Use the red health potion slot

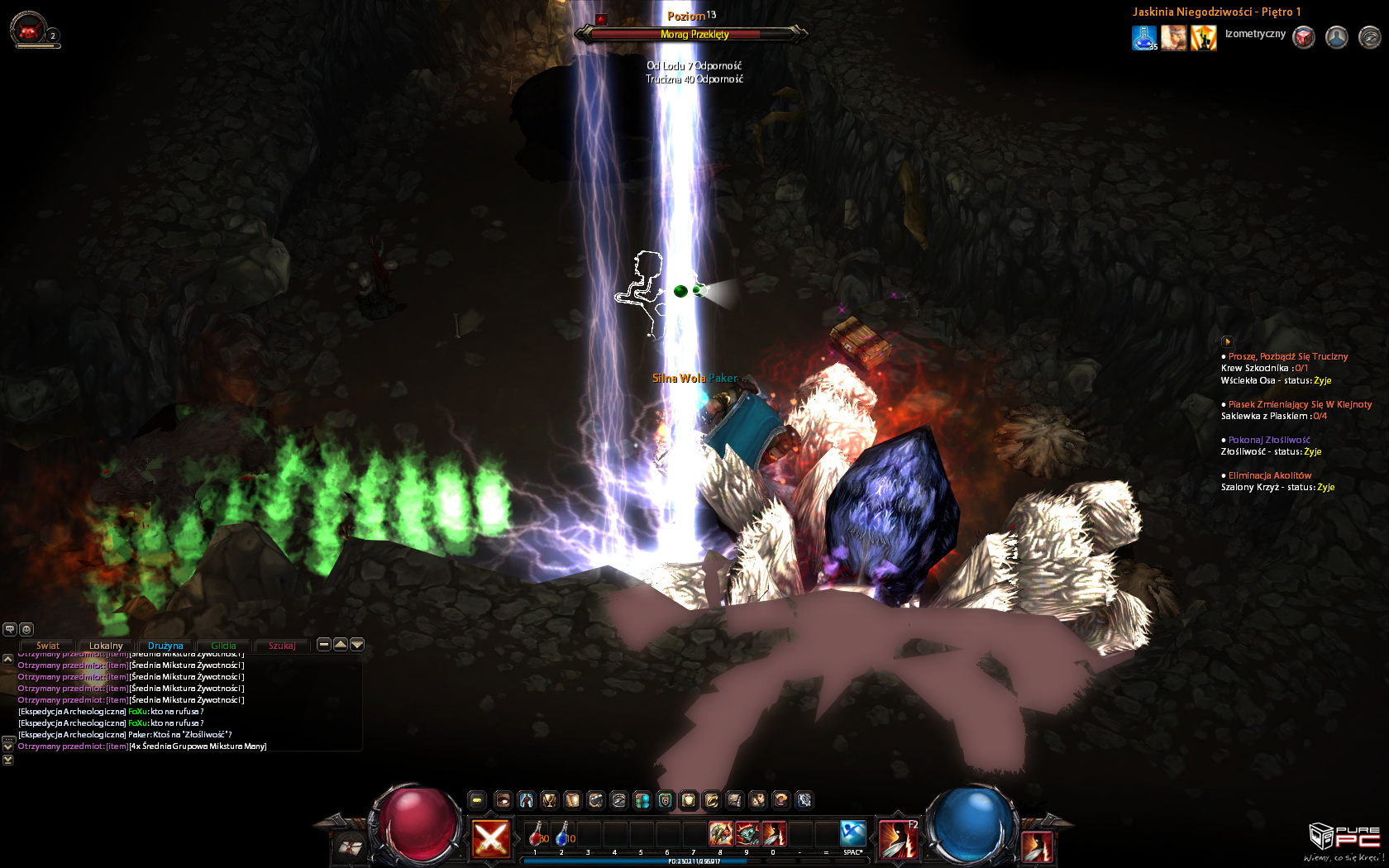pyautogui.click(x=537, y=834)
